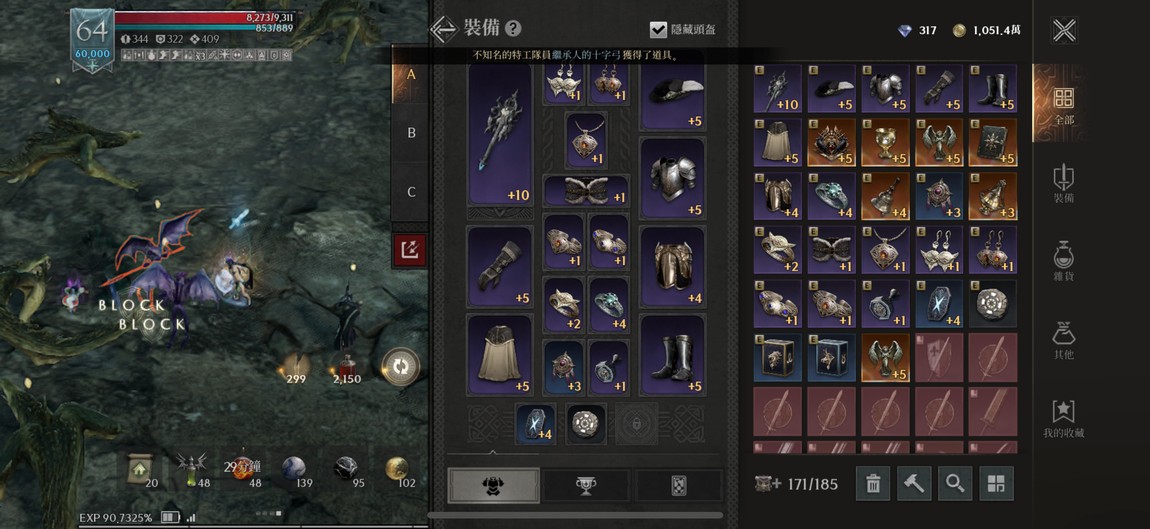Open the 我的收藏 favorites category

(x=1063, y=420)
